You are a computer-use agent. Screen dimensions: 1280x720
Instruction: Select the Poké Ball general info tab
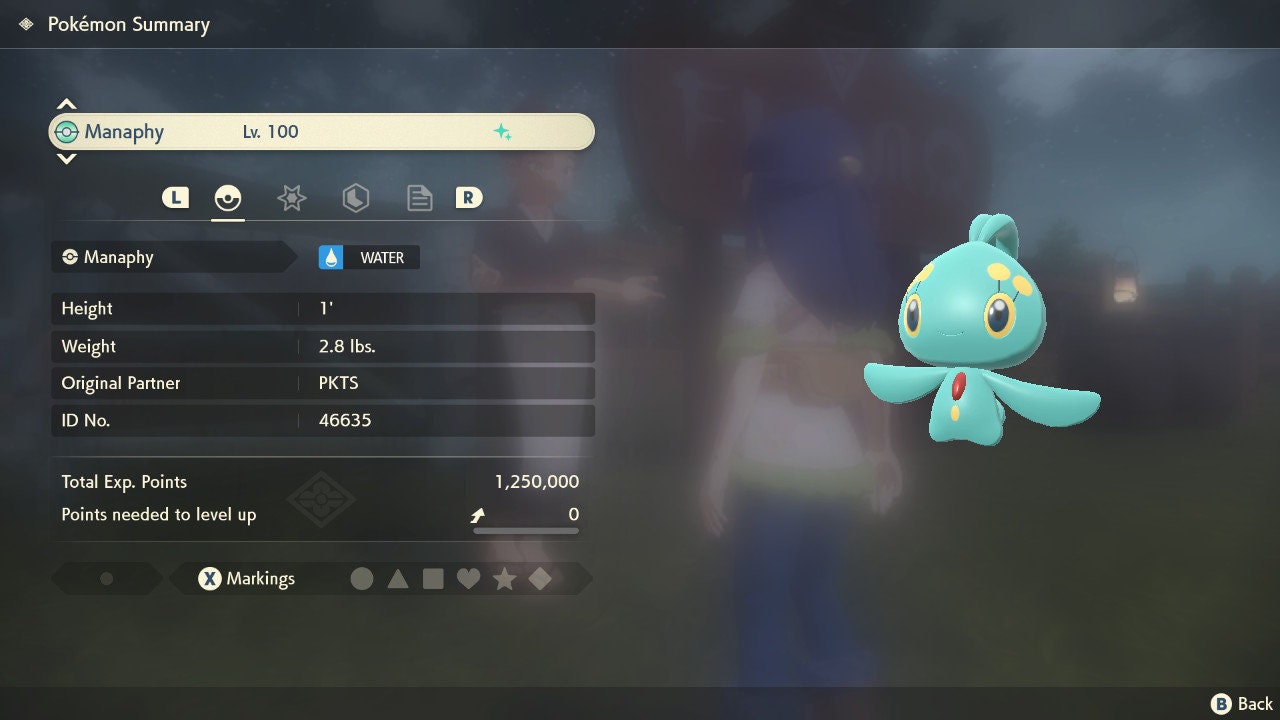click(x=228, y=198)
